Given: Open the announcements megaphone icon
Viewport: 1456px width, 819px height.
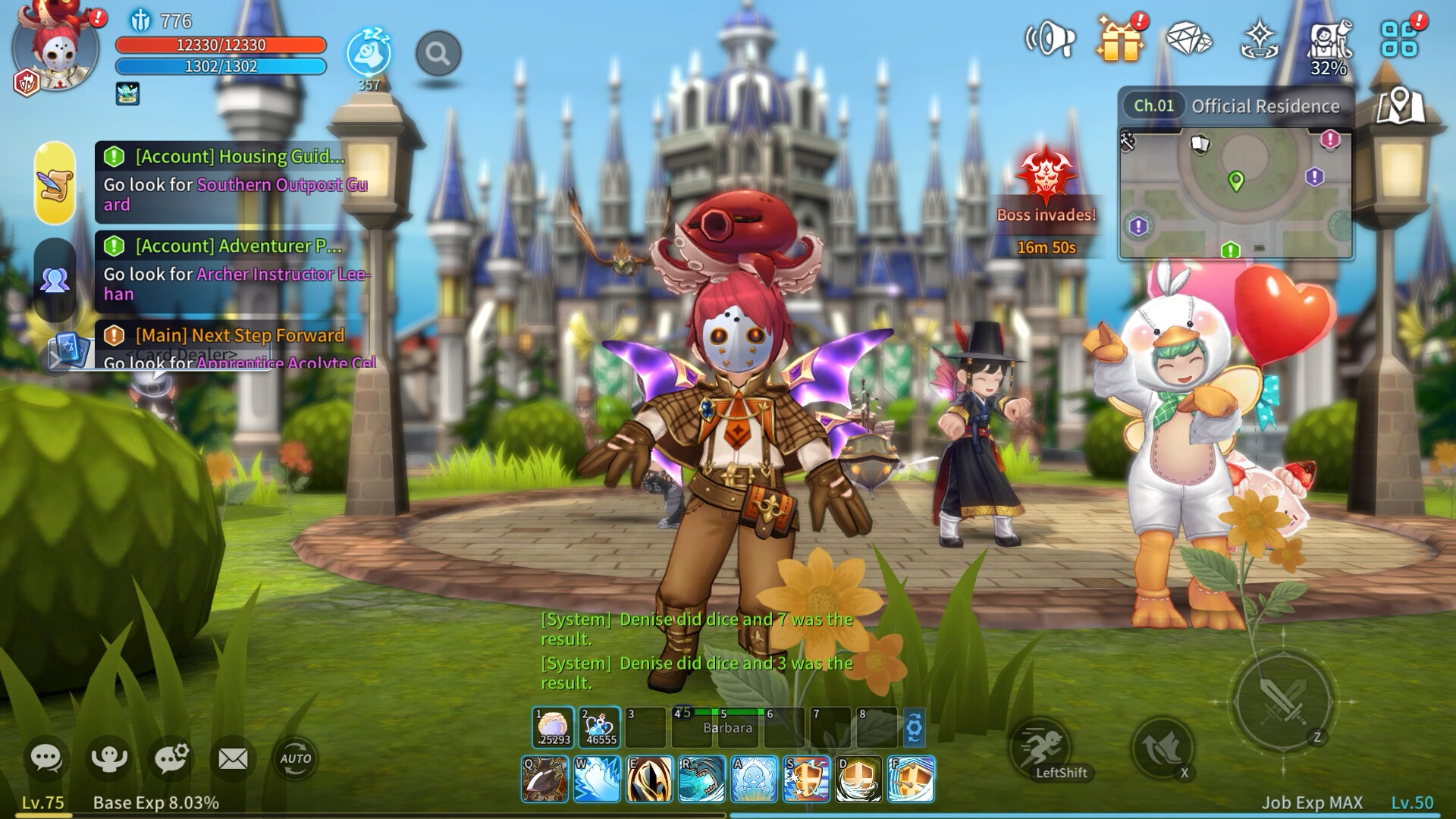Looking at the screenshot, I should [x=1051, y=39].
